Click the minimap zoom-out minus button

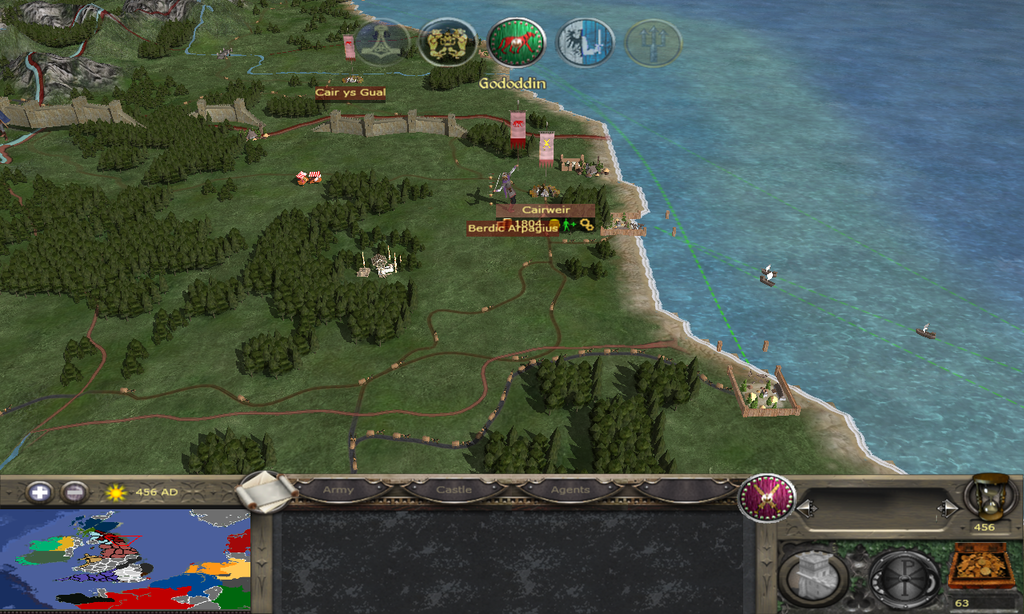[73, 492]
